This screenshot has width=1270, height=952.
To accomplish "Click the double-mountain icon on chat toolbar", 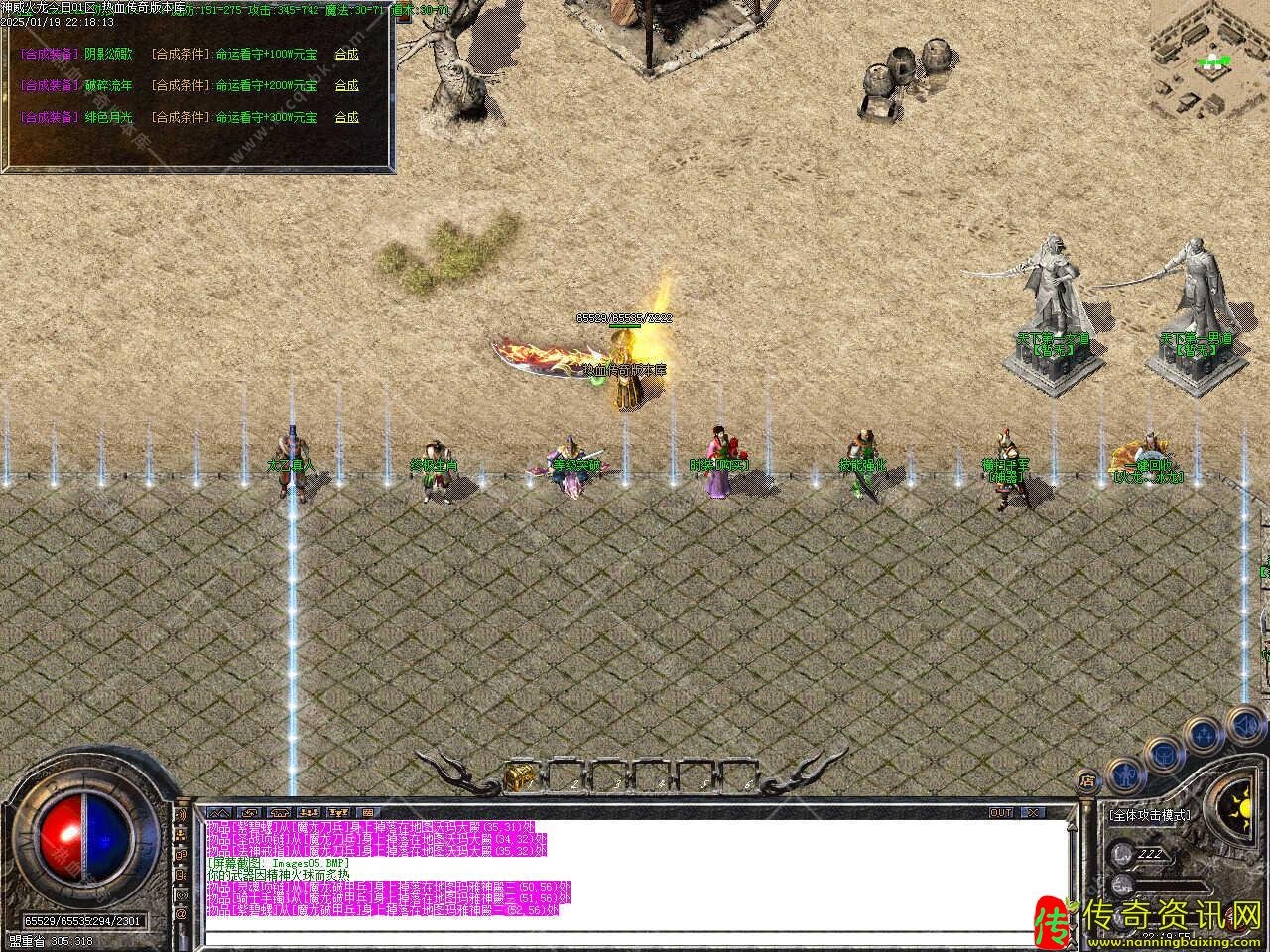I will [220, 813].
